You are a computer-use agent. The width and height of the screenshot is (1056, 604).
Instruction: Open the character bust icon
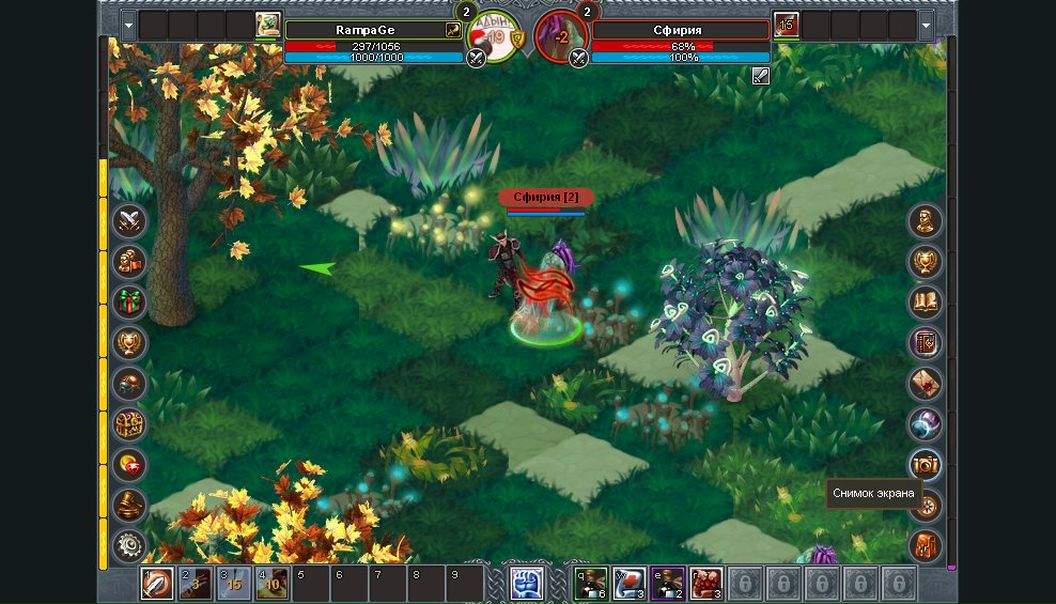click(x=925, y=220)
